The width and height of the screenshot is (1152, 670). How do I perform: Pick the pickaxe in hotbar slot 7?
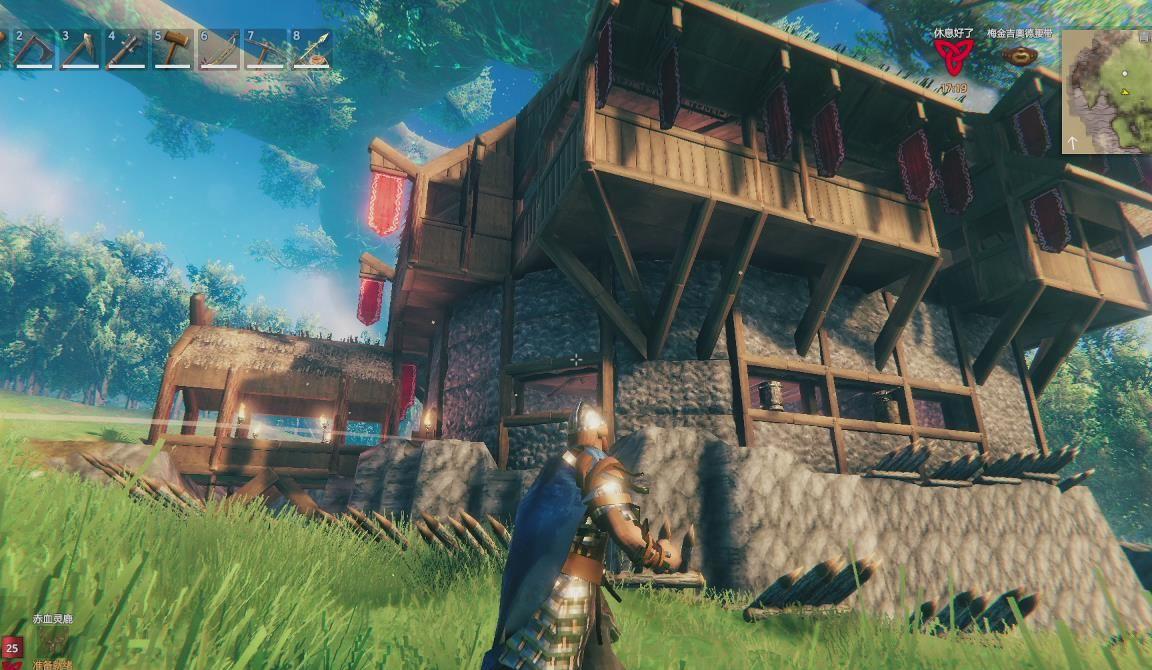[x=265, y=49]
